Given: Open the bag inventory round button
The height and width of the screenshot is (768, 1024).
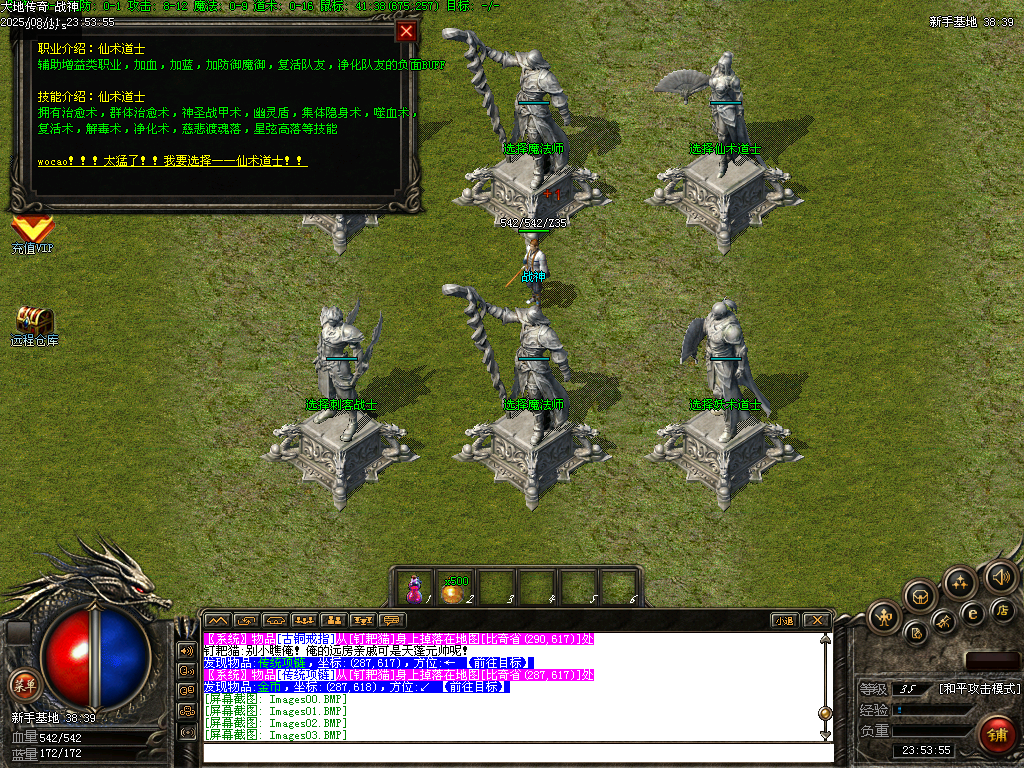Looking at the screenshot, I should tap(921, 597).
